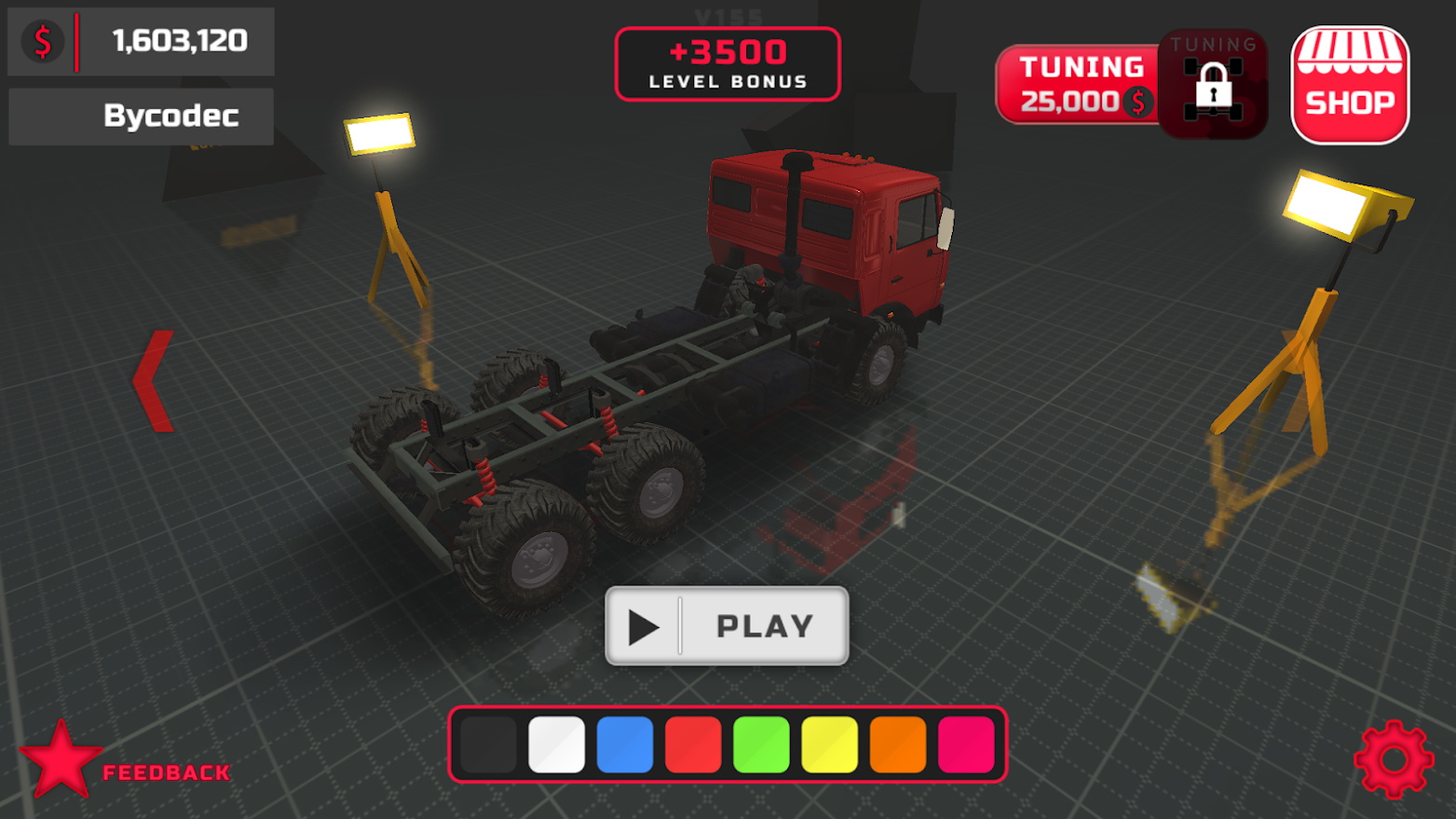Click the dollar currency icon

click(40, 39)
